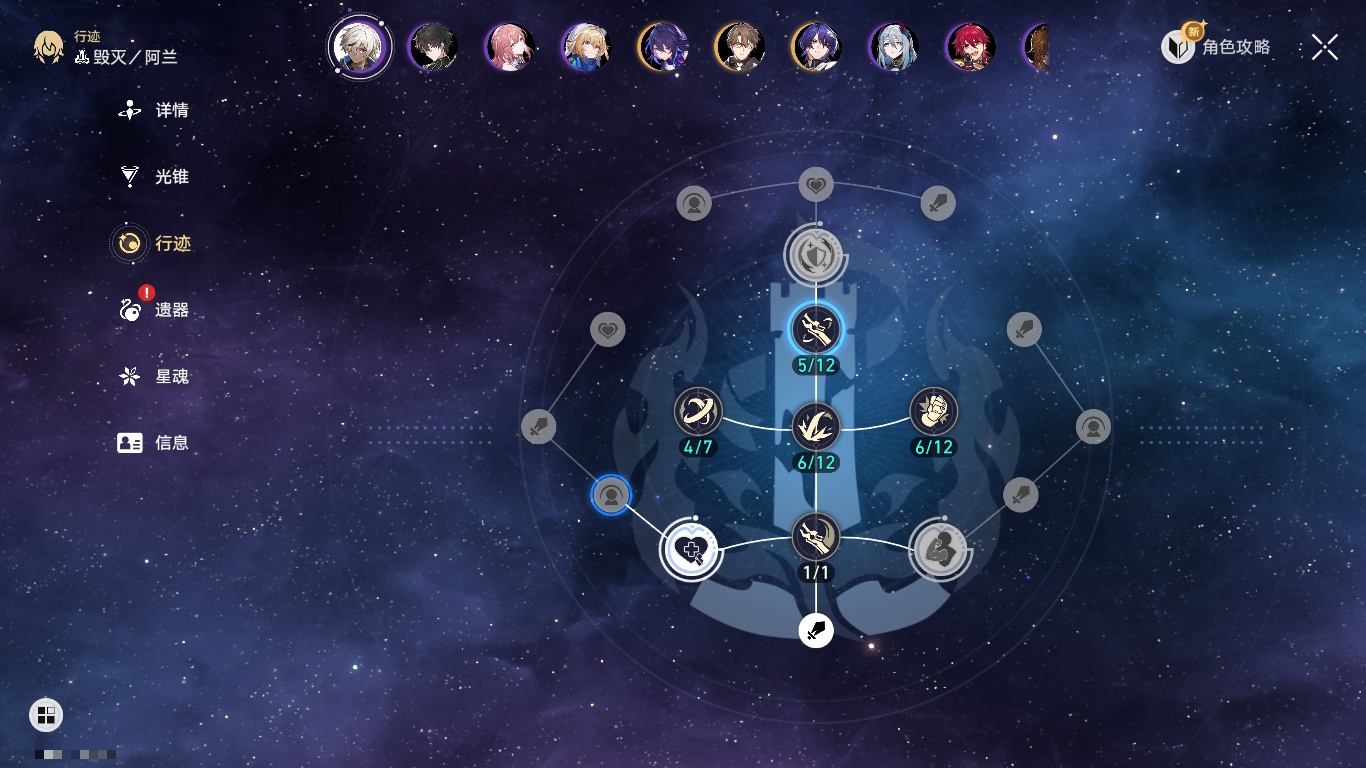
Task: Choose the trace node labeled 4/7
Action: [698, 411]
